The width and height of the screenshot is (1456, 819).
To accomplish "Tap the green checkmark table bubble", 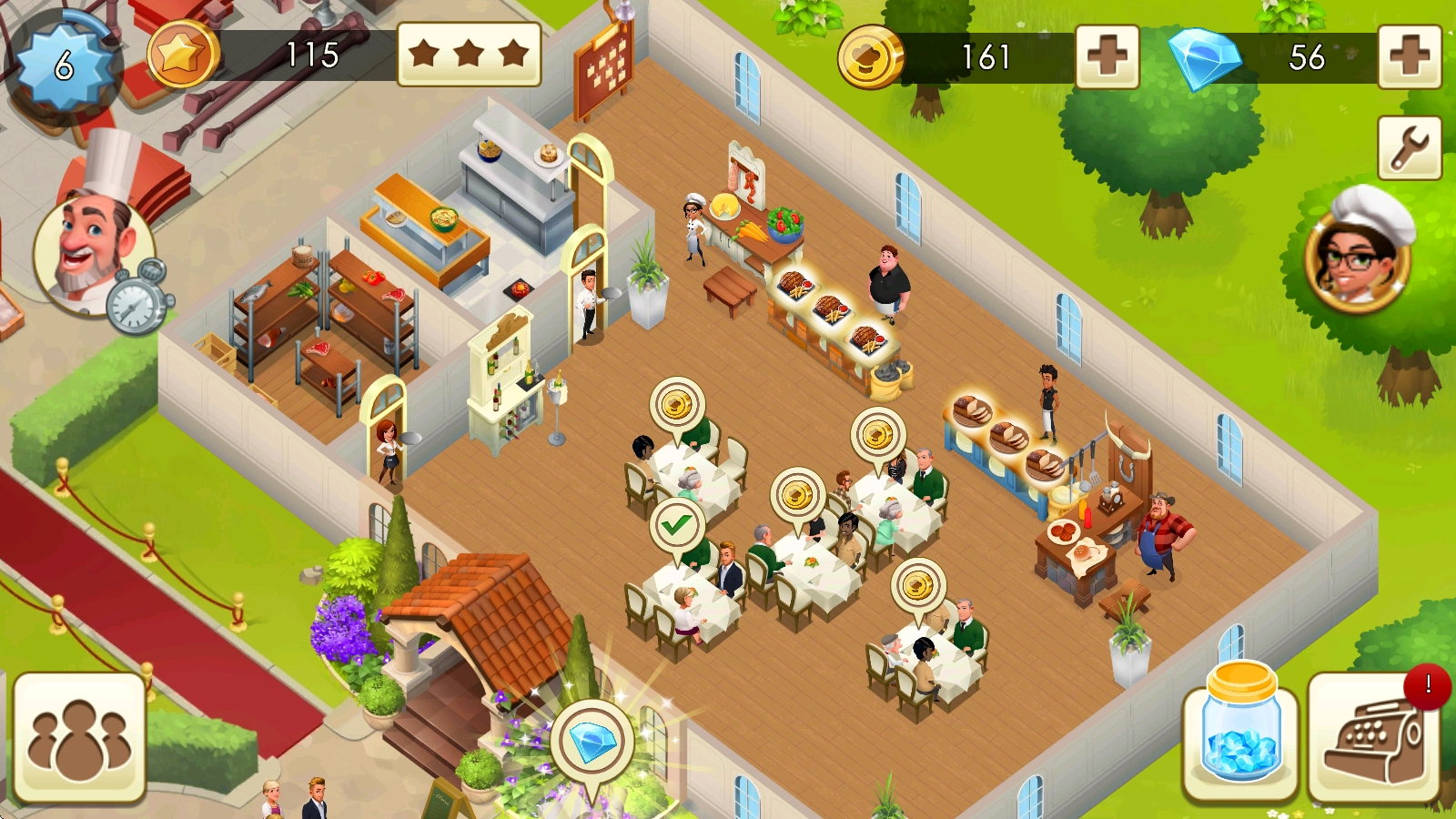I will pos(676,525).
